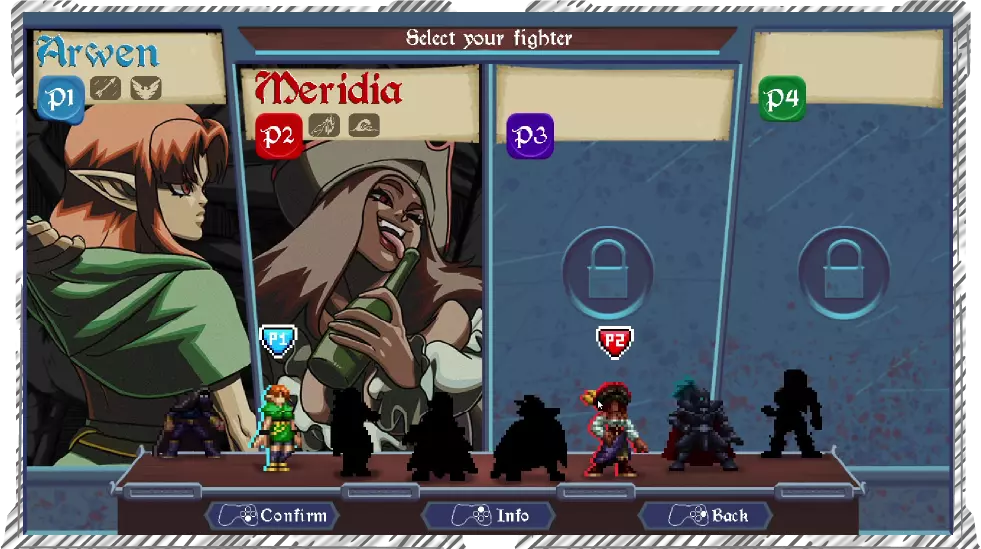Select the purple P3 player badge
The height and width of the screenshot is (549, 981).
click(x=530, y=135)
